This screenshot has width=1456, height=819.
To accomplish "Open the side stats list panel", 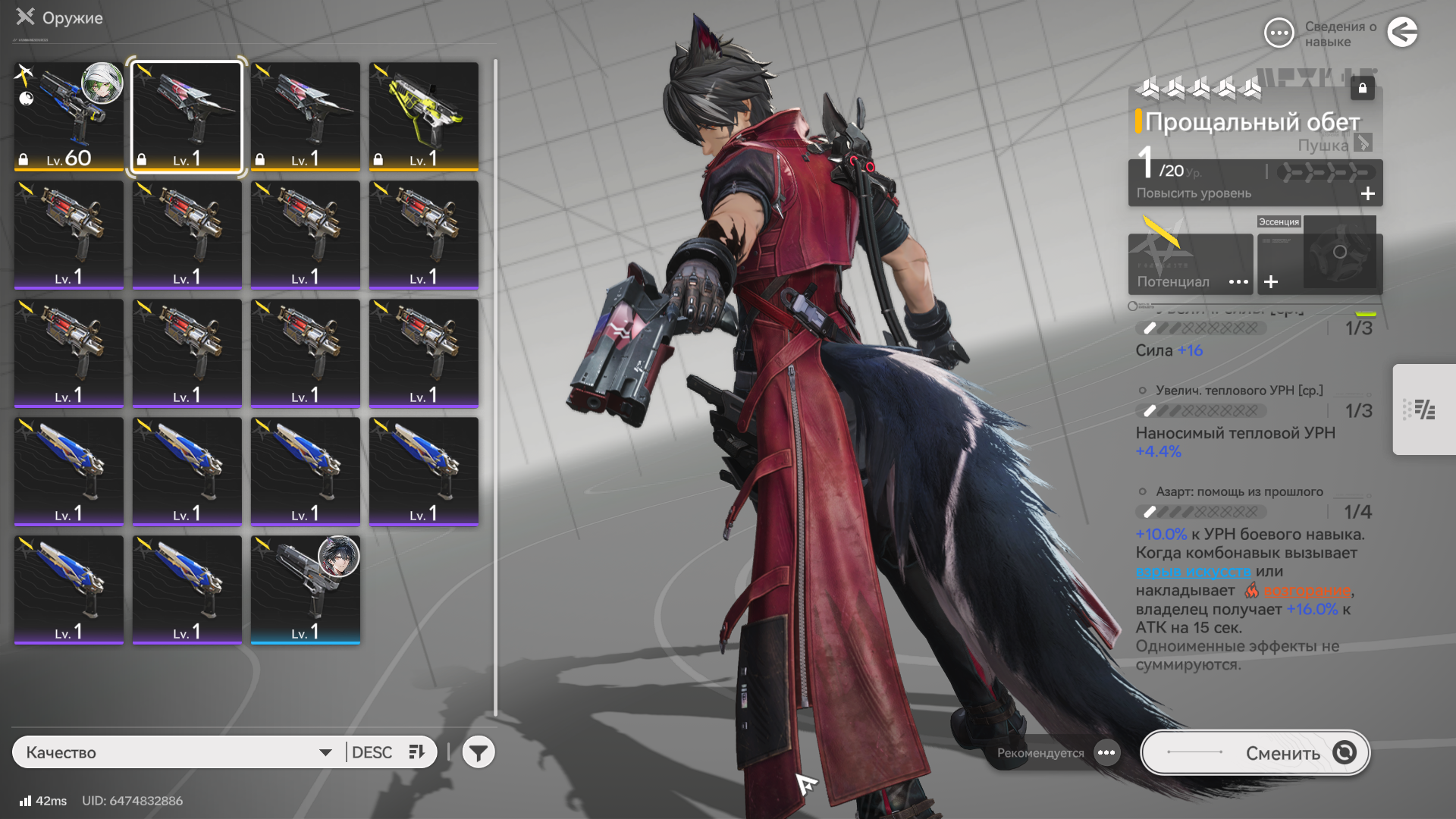I will pos(1424,409).
